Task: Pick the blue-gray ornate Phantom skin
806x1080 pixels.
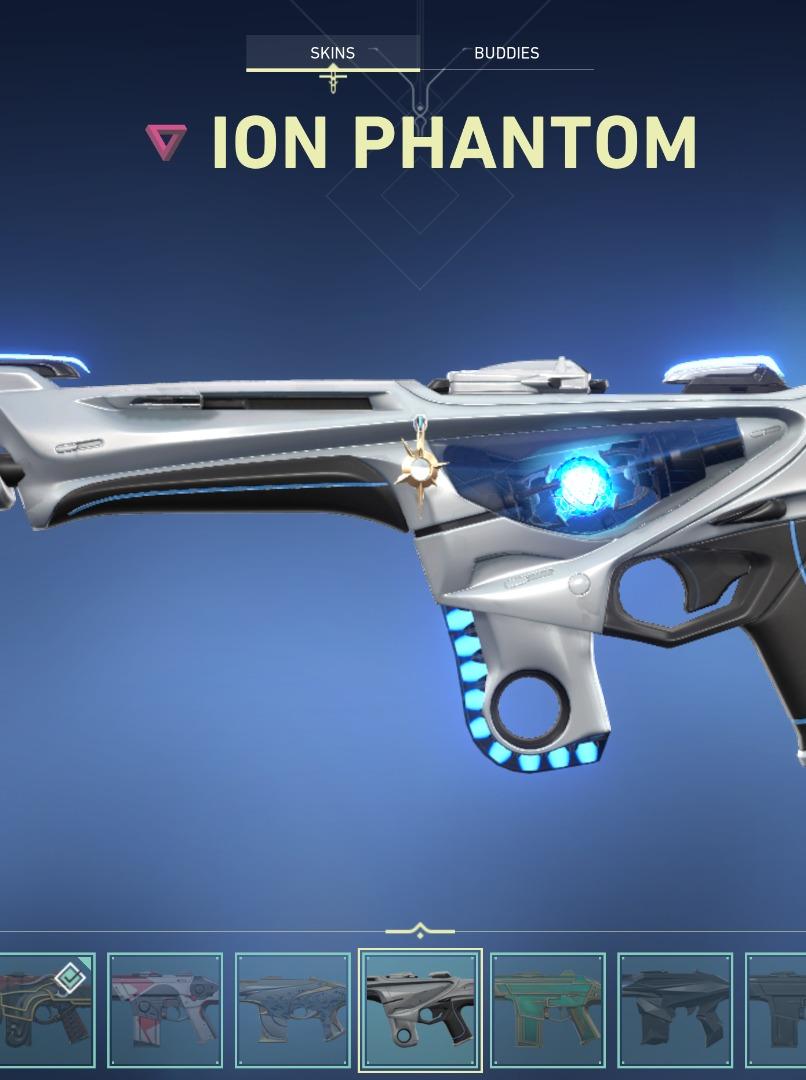Action: click(x=293, y=1009)
